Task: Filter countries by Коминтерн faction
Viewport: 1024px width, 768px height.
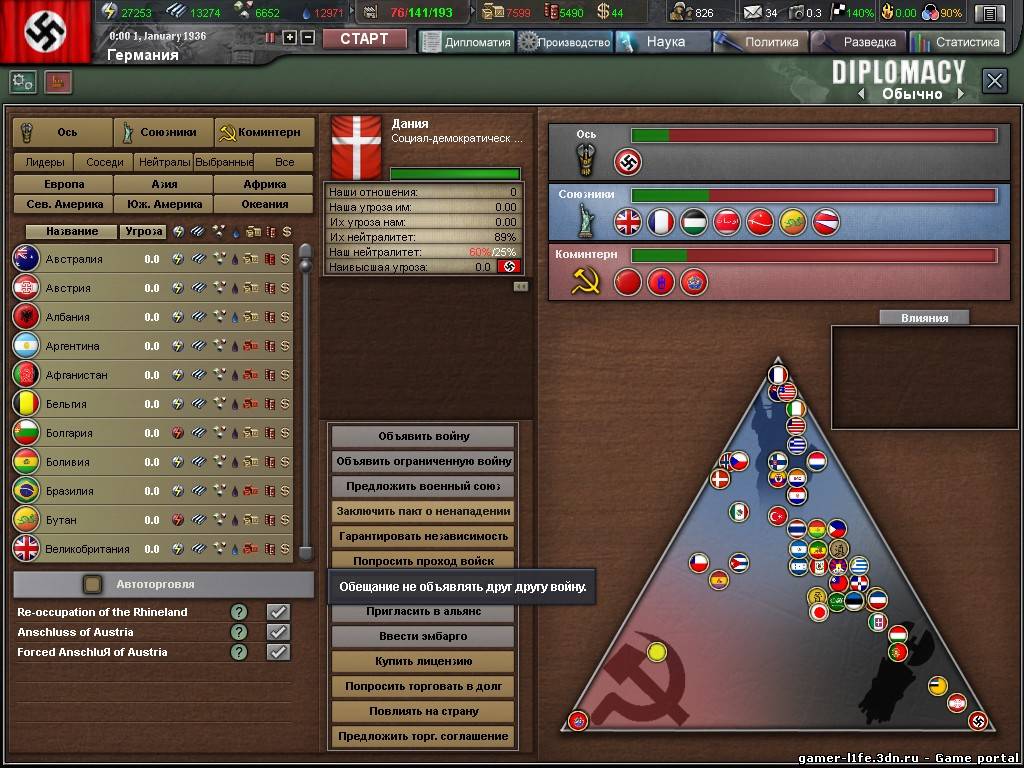Action: tap(264, 132)
